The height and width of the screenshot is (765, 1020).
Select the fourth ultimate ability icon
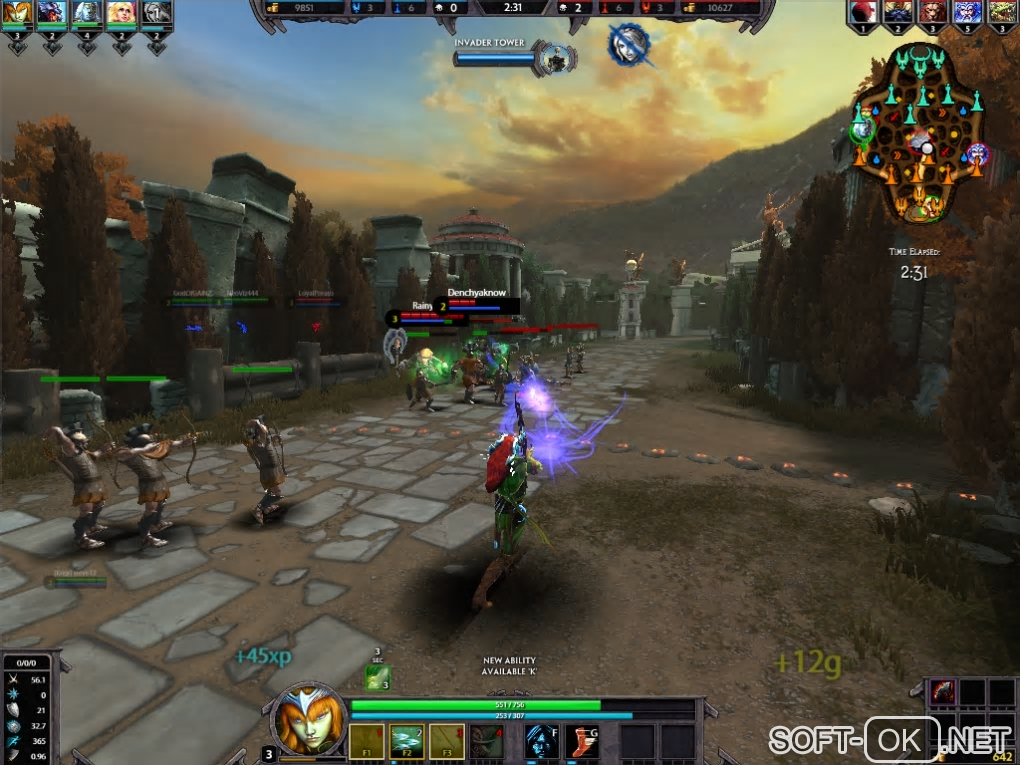(487, 742)
